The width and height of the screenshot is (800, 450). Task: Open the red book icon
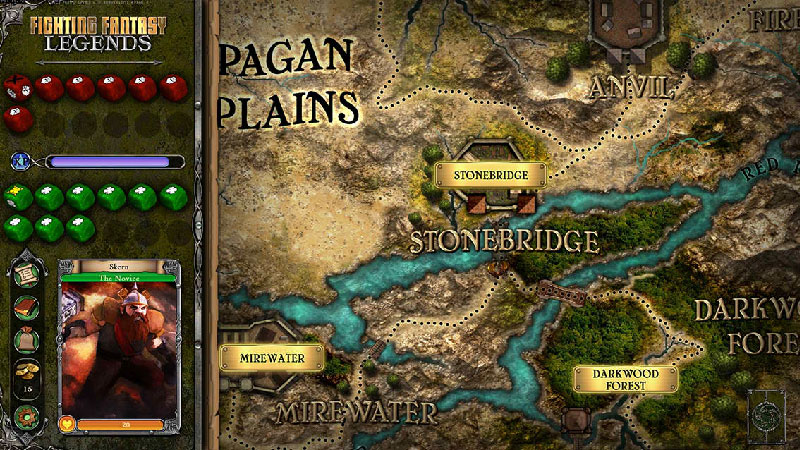pos(28,307)
